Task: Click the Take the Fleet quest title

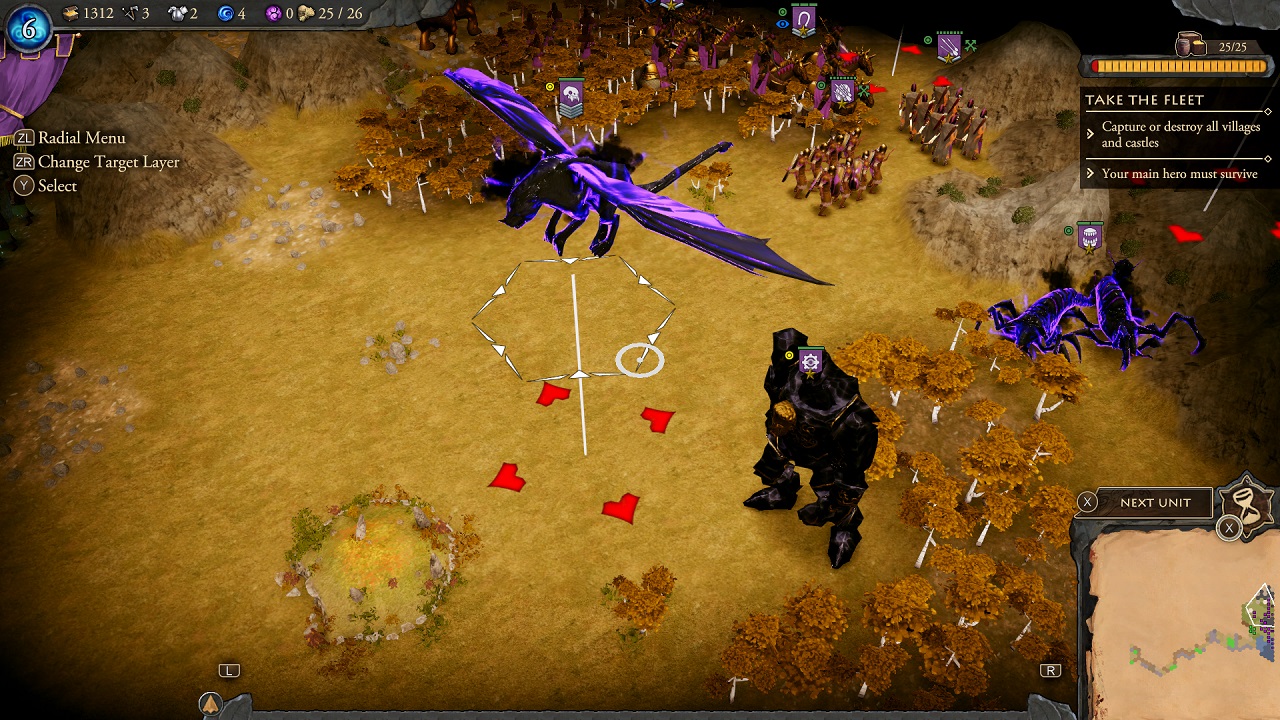Action: [1145, 99]
